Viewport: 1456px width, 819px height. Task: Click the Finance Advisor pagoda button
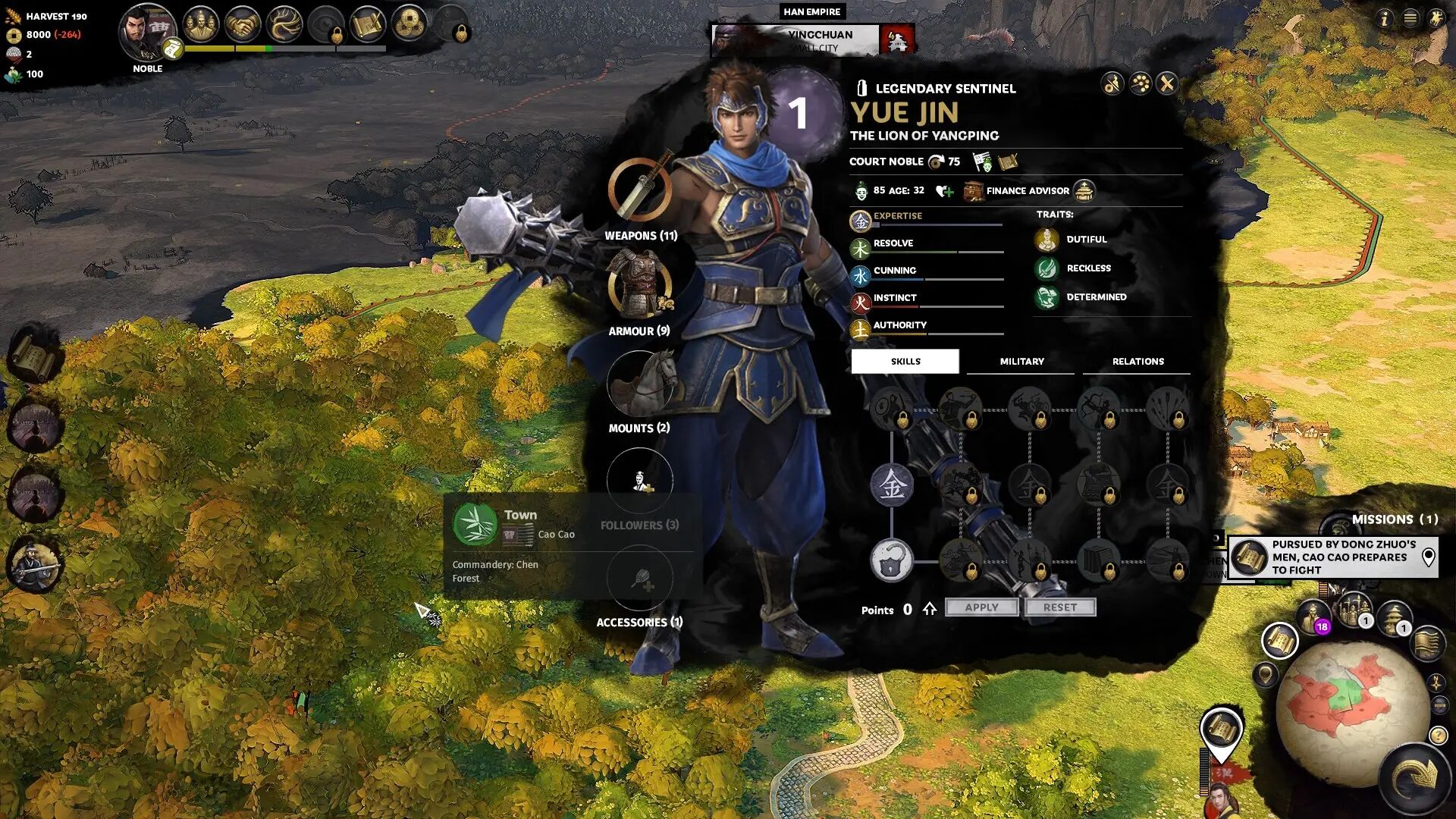[1084, 191]
